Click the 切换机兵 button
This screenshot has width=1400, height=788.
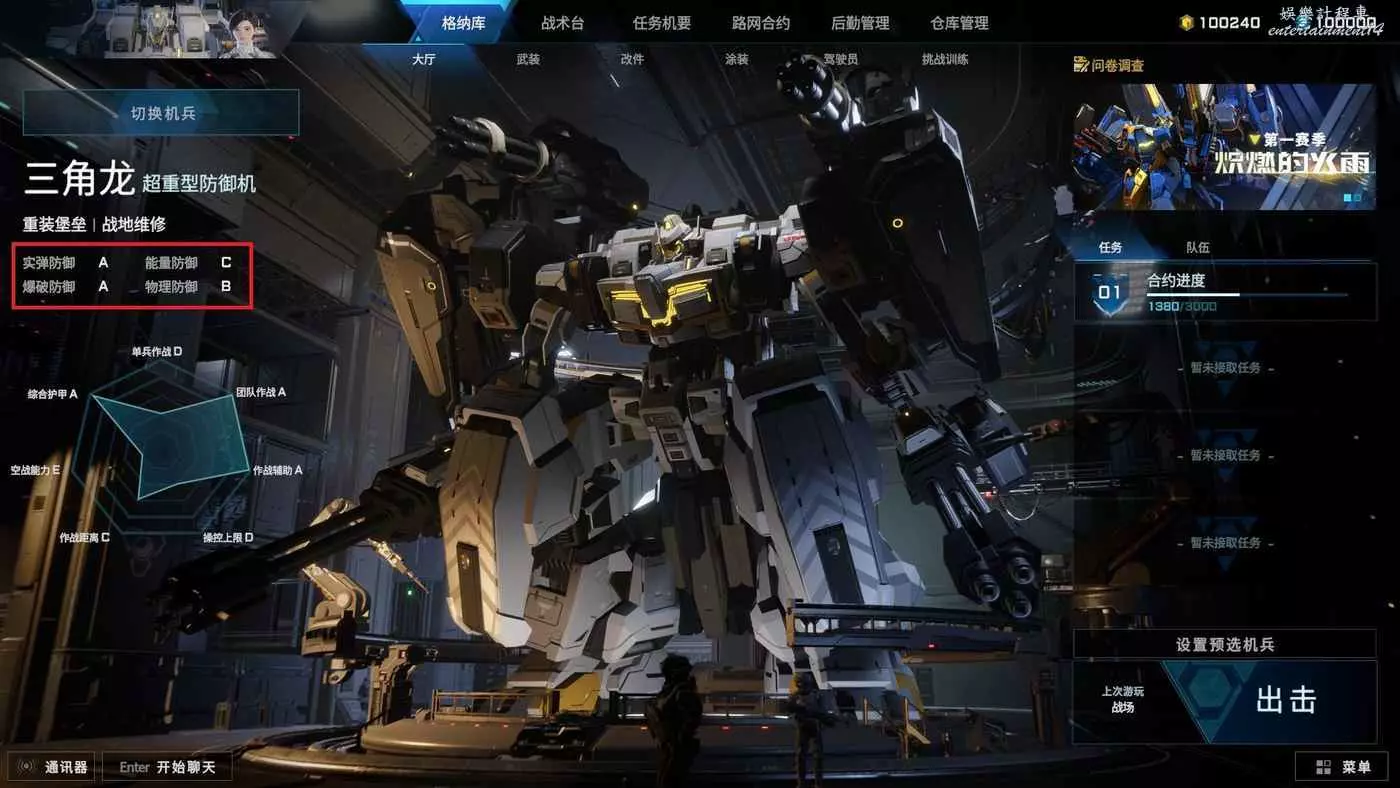pyautogui.click(x=162, y=113)
